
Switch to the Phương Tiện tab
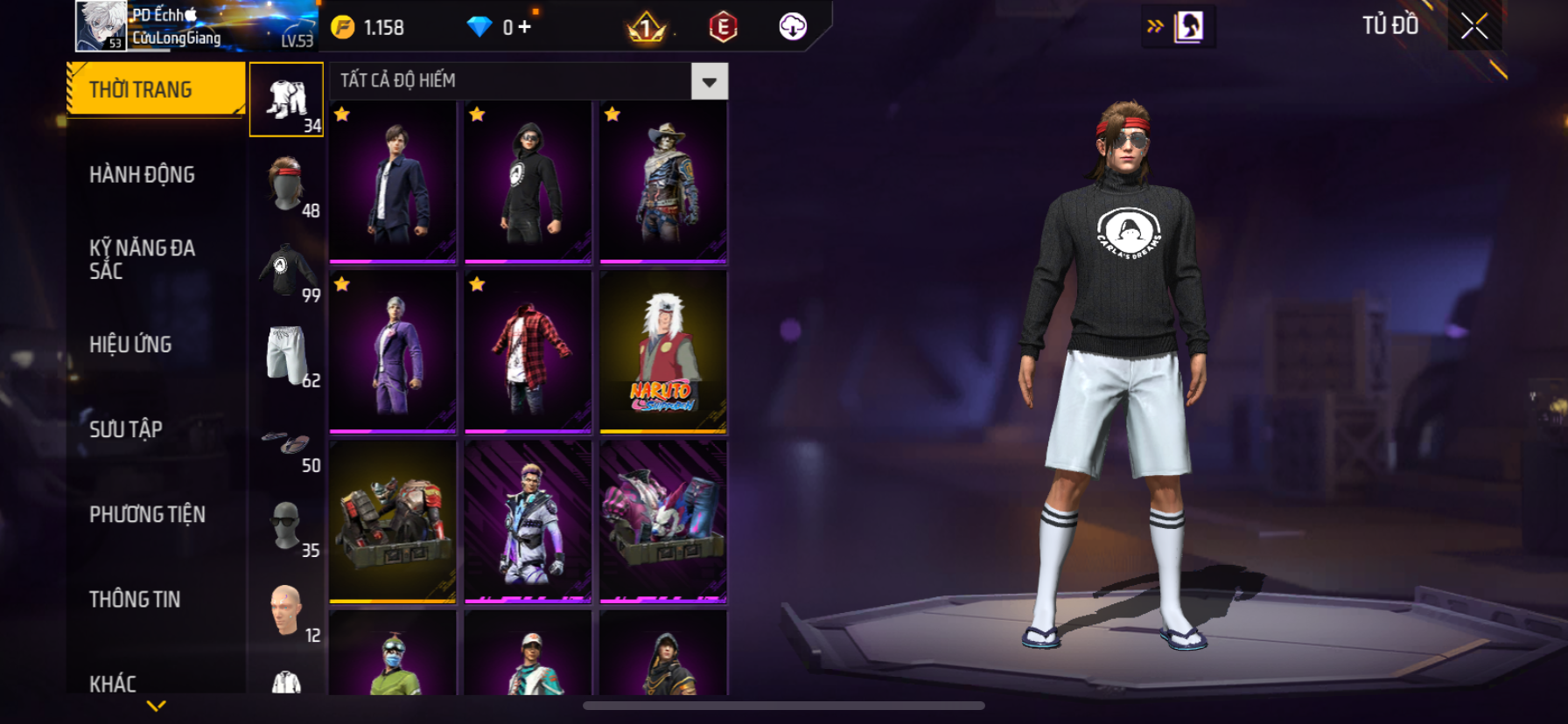pyautogui.click(x=147, y=514)
